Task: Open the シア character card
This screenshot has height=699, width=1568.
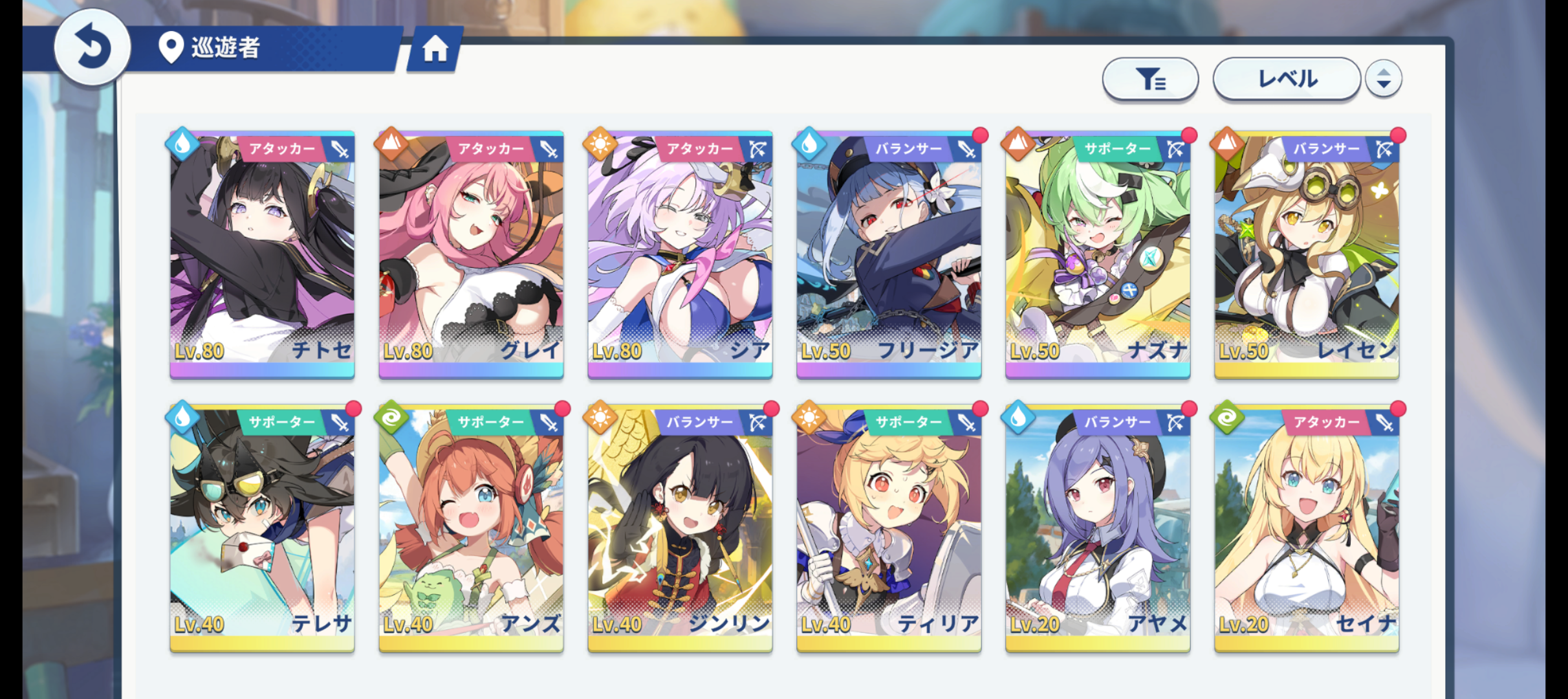Action: [x=680, y=254]
